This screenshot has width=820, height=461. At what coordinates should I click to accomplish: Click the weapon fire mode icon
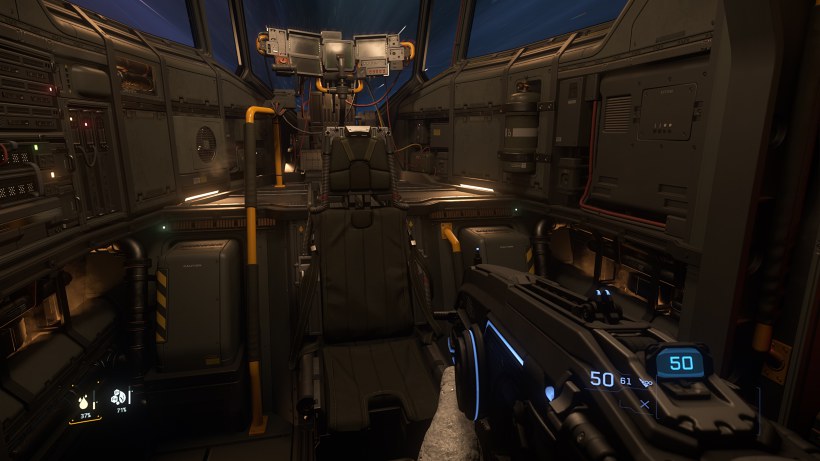pos(646,382)
